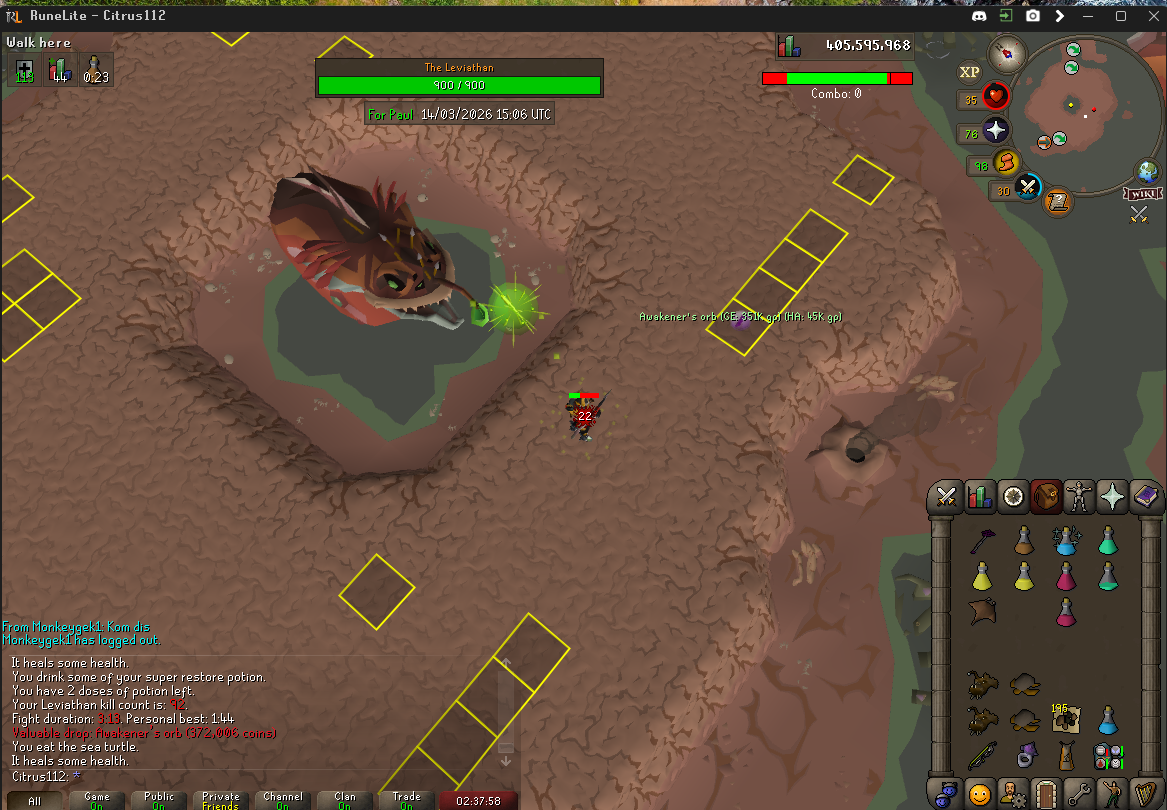
Task: Switch chat to the Game filter
Action: (97, 800)
